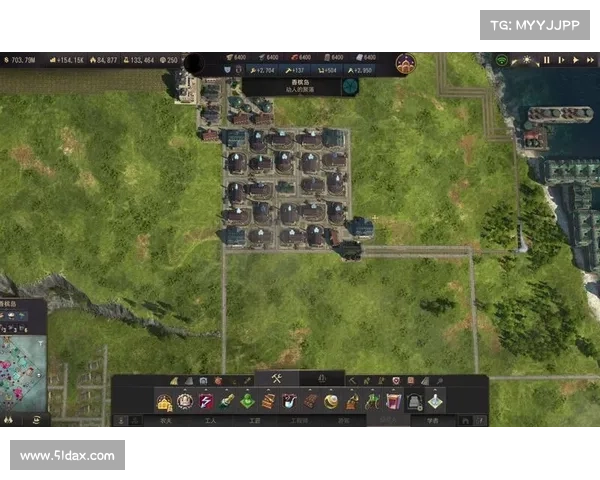Screen dimensions: 600x480
Task: Select the pale blue diamond building icon
Action: point(435,401)
